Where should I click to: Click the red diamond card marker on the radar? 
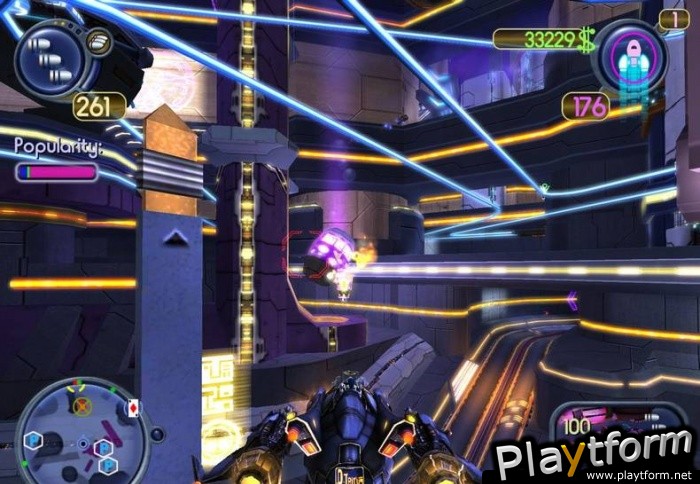134,408
